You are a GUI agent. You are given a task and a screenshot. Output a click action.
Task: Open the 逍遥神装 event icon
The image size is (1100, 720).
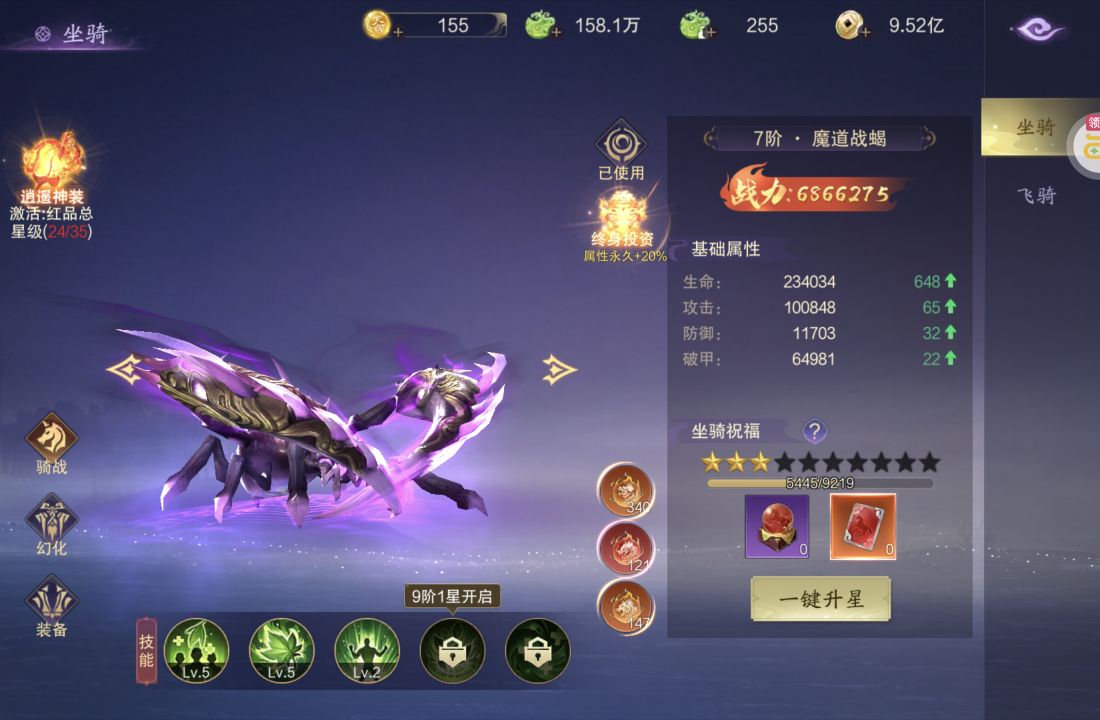tap(52, 165)
